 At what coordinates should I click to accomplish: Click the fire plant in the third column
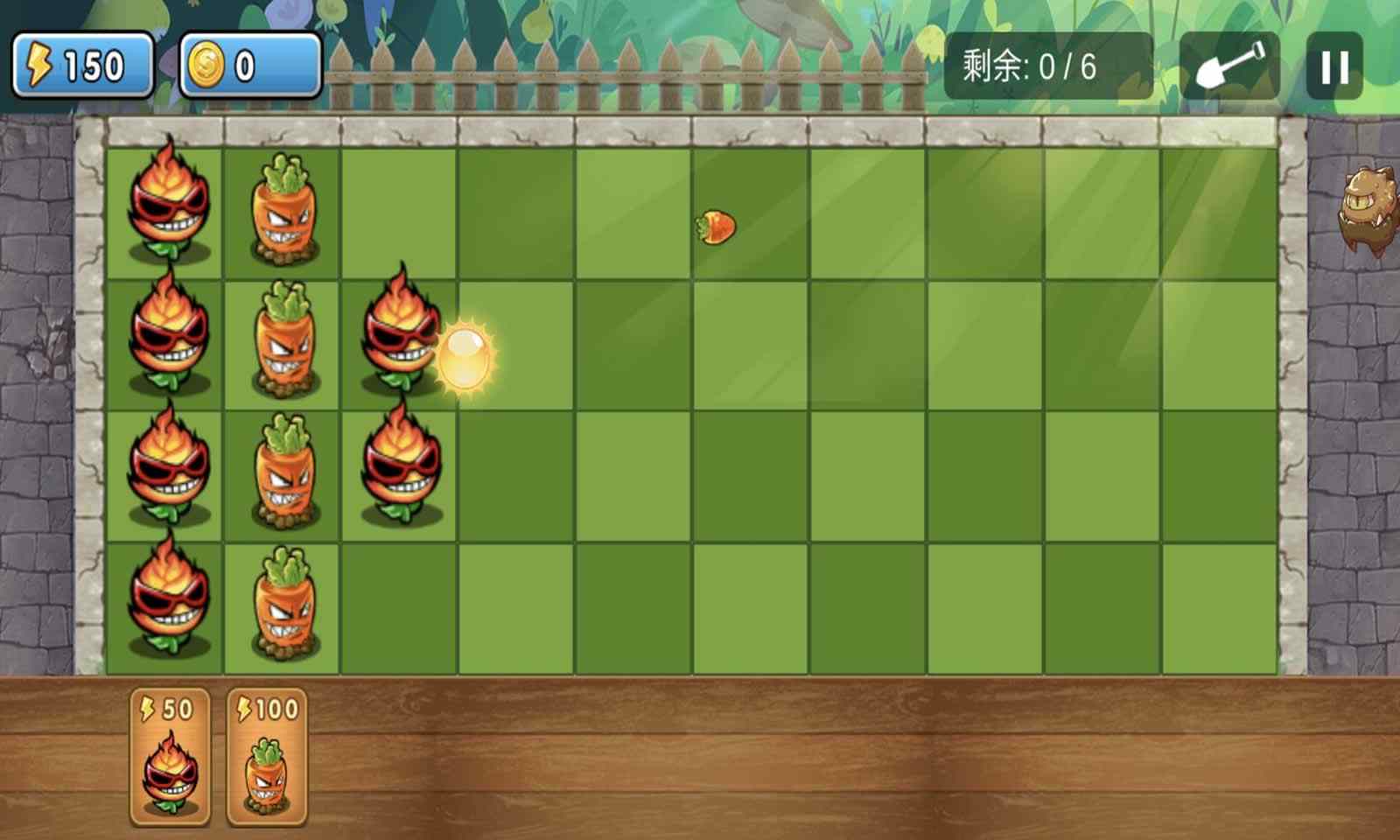point(400,341)
